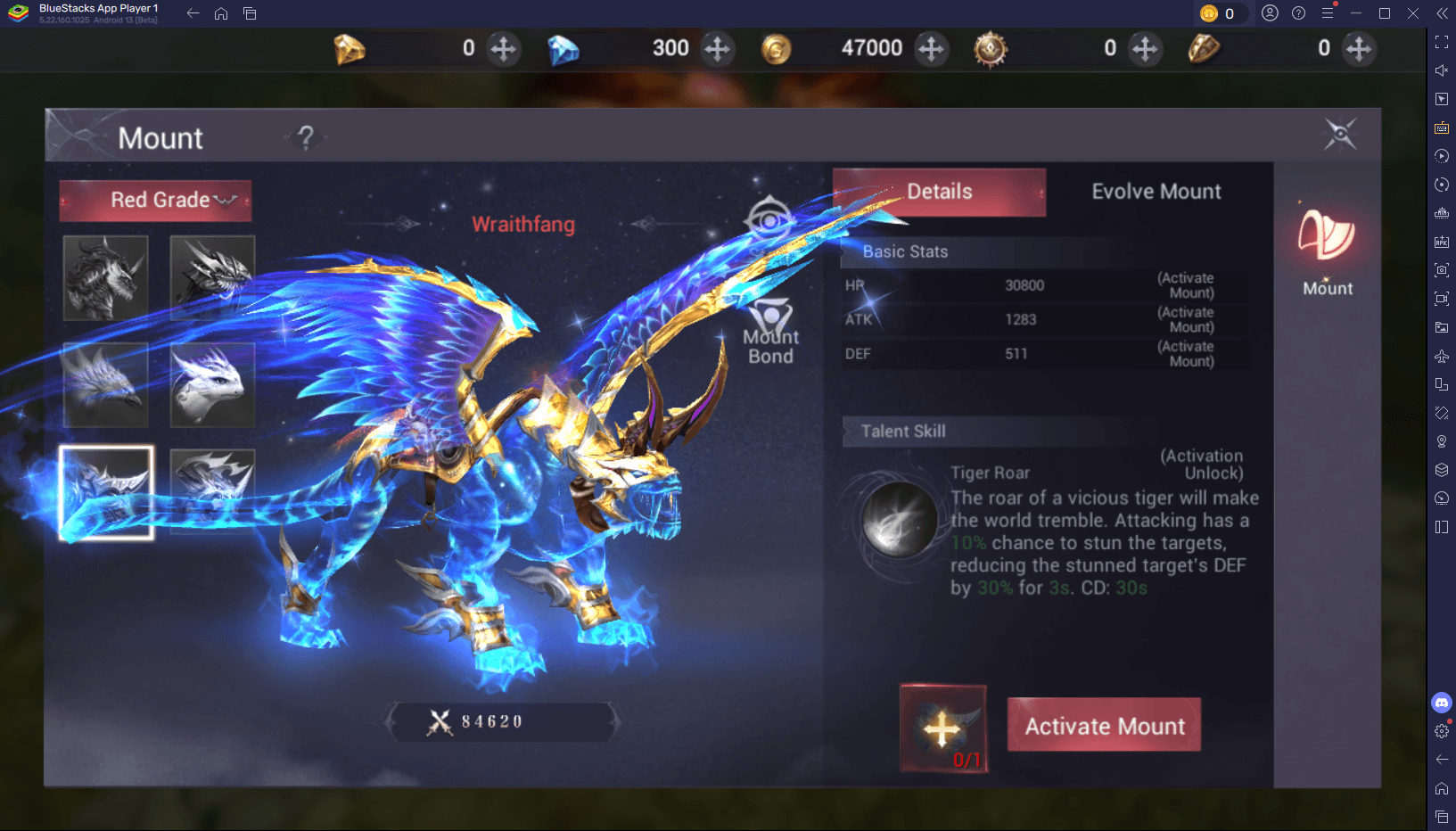Click the plus button next to gold coins
1456x831 pixels.
coord(932,49)
